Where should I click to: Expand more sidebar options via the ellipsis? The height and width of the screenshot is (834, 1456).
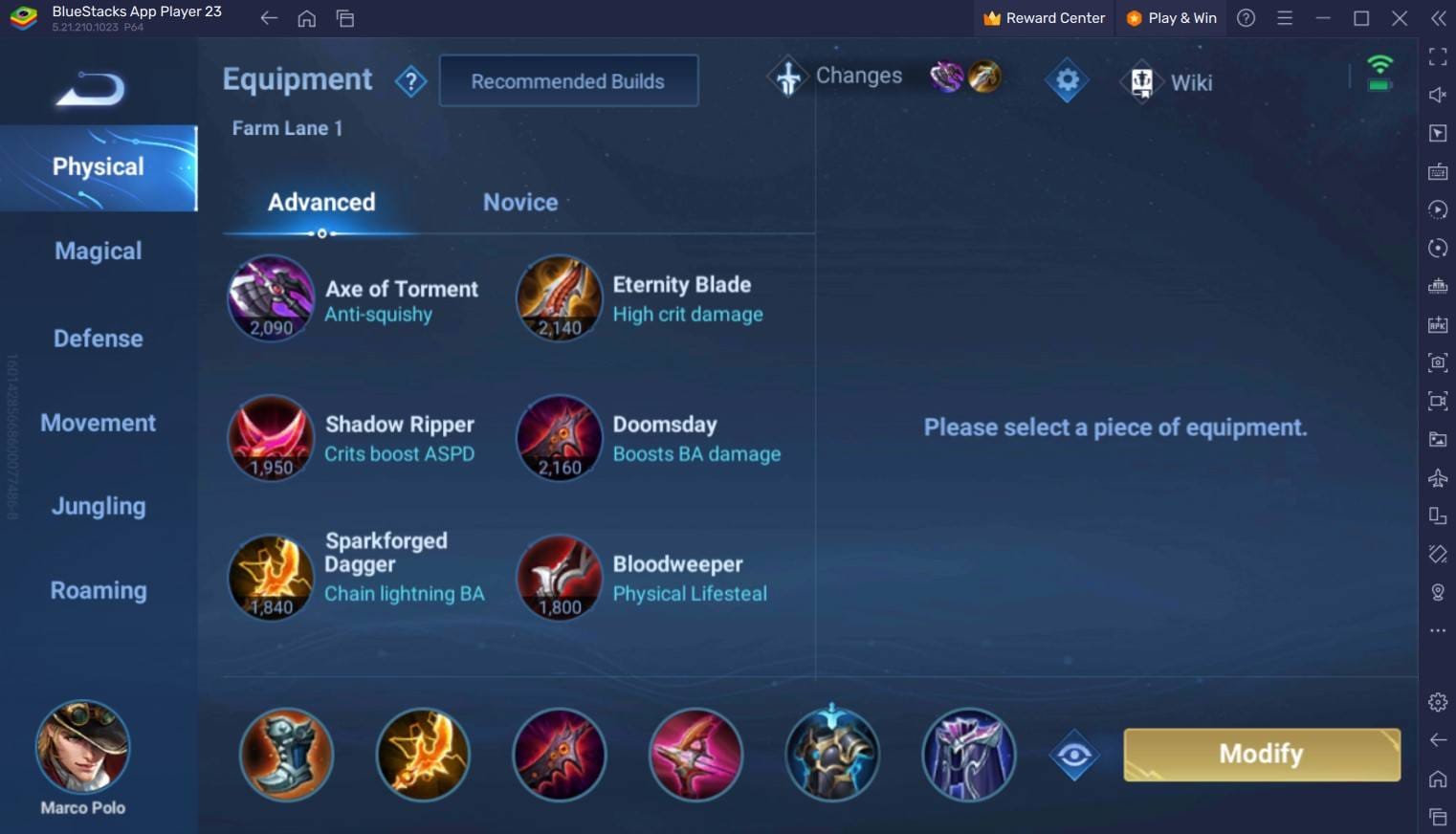(1437, 629)
